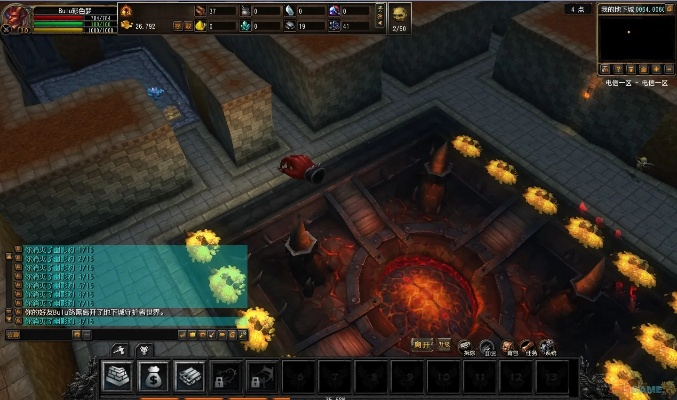Toggle the corner button on minimap title
This screenshot has width=677, height=400.
[671, 8]
